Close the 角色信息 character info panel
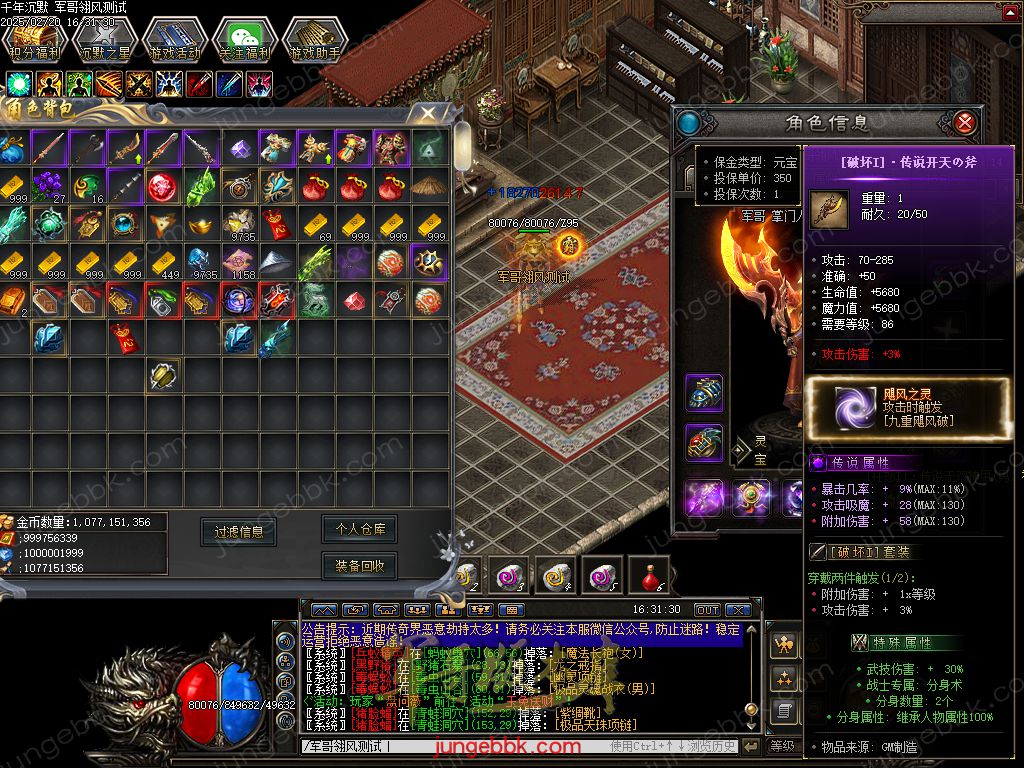This screenshot has width=1024, height=768. pos(964,123)
